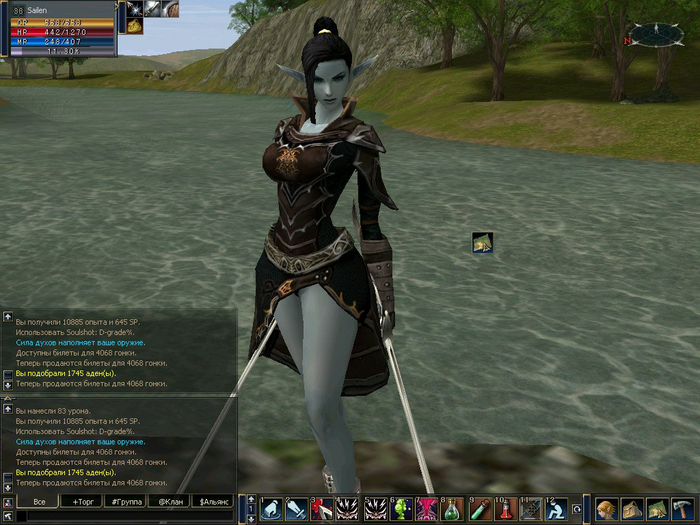Viewport: 700px width, 525px height.
Task: Open the +Торг trade chat tab
Action: [81, 501]
